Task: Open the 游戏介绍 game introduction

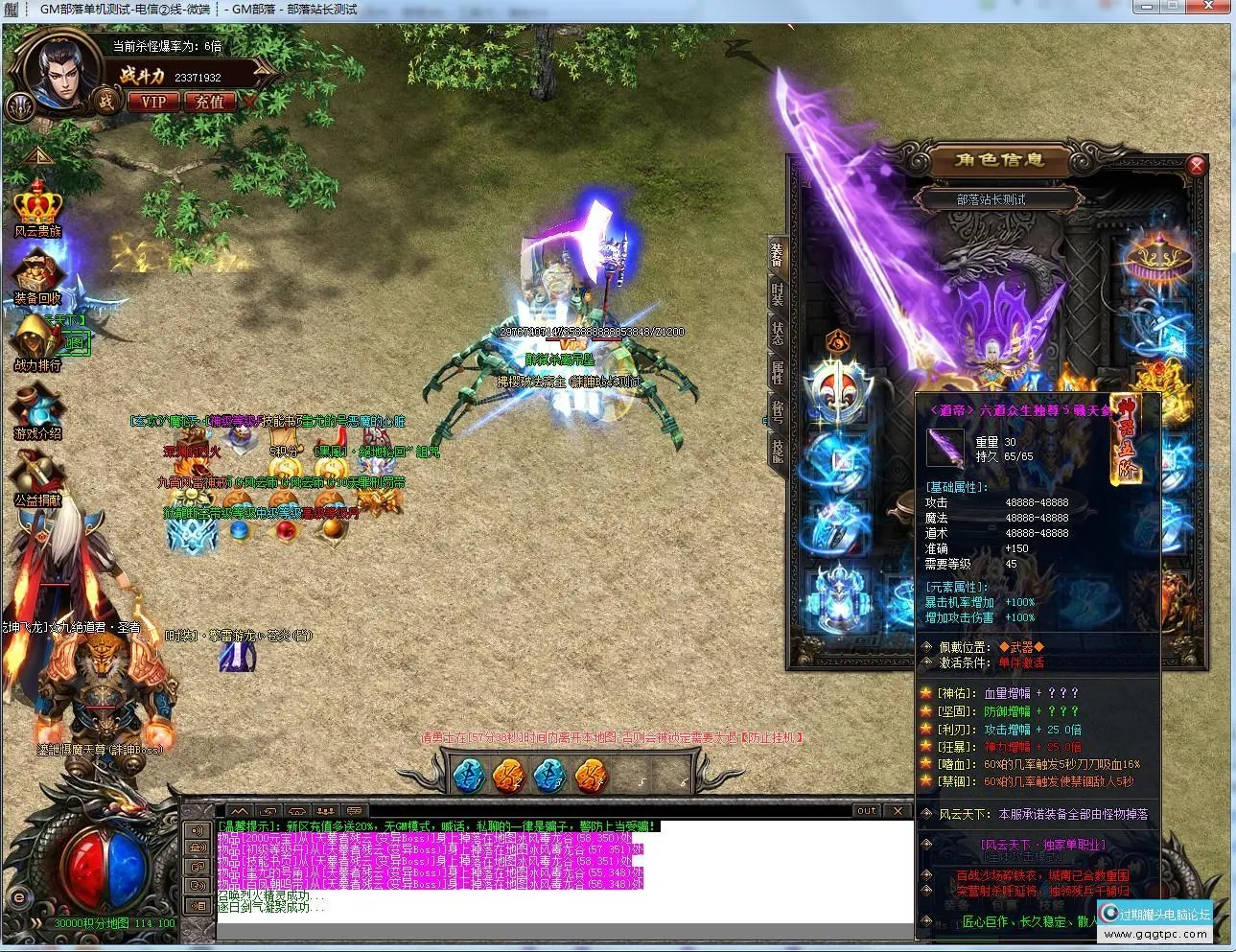Action: click(x=37, y=410)
